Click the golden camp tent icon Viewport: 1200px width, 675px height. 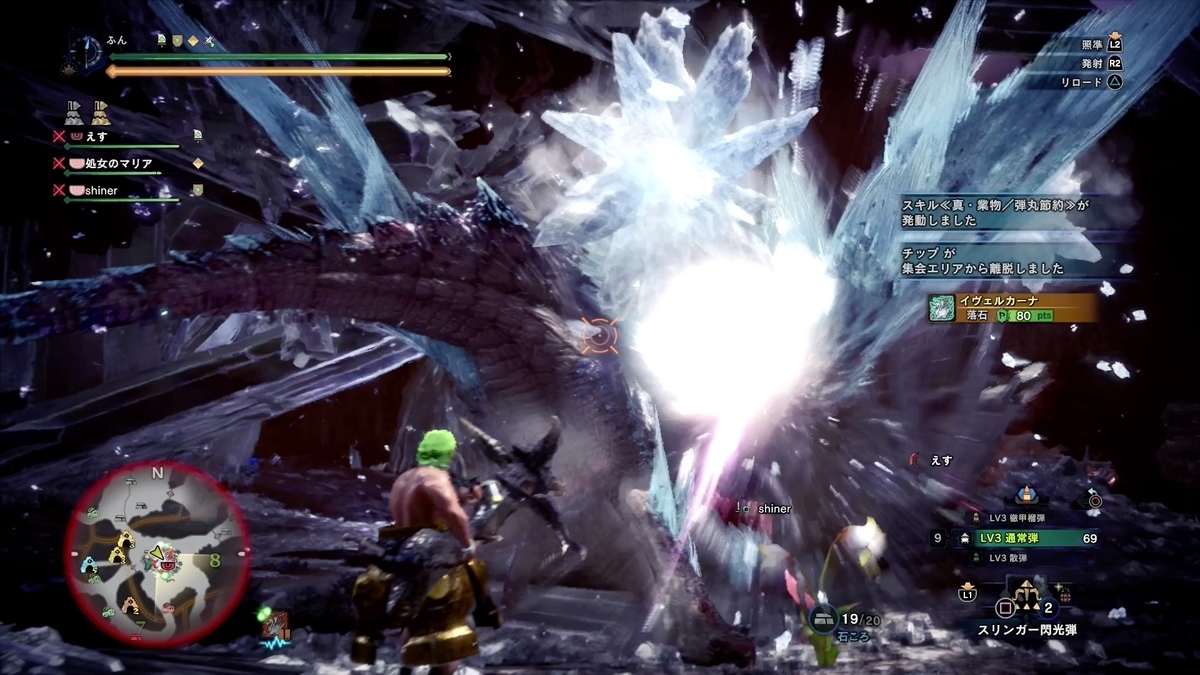pyautogui.click(x=99, y=111)
